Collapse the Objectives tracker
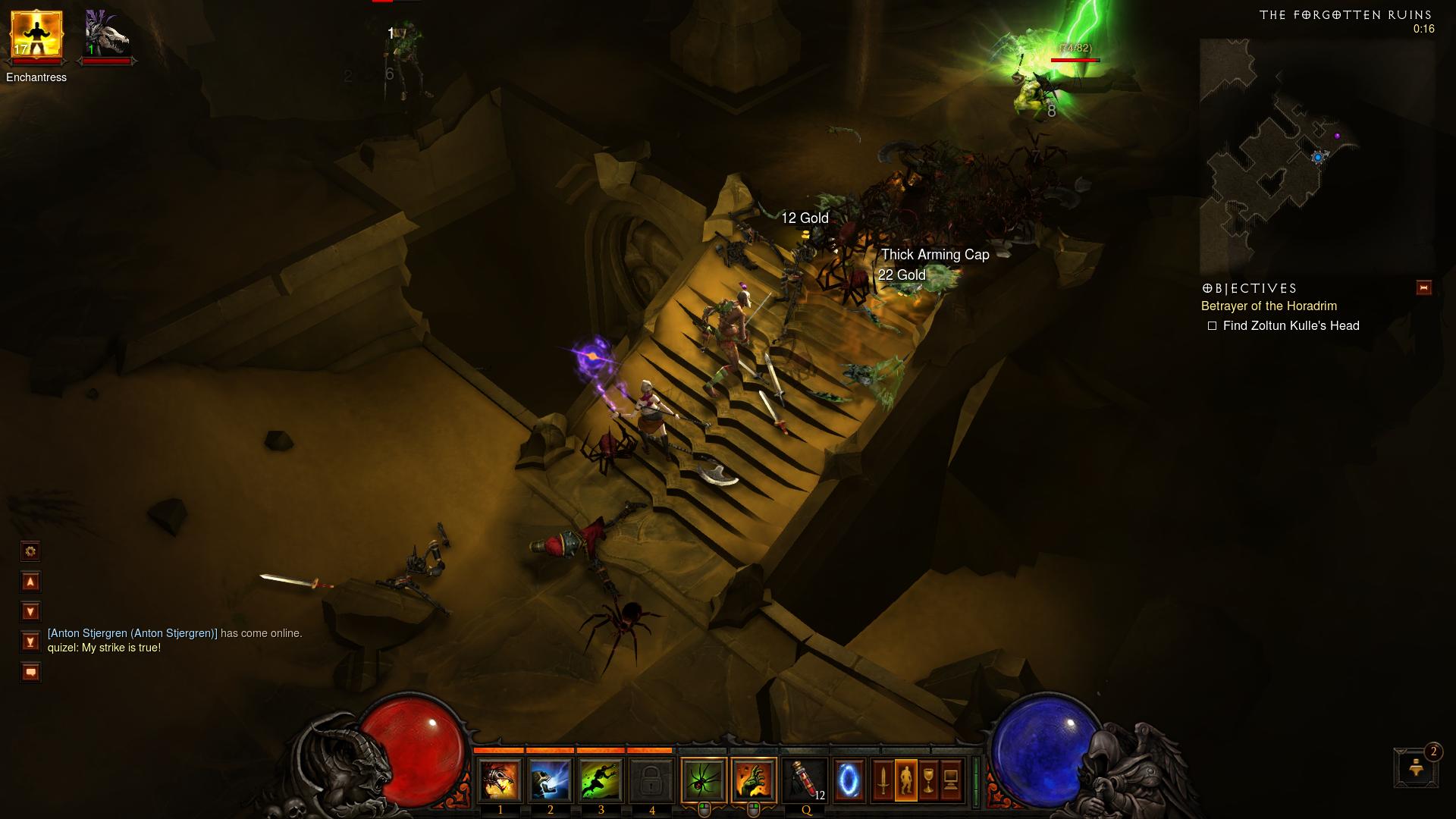 [x=1423, y=287]
